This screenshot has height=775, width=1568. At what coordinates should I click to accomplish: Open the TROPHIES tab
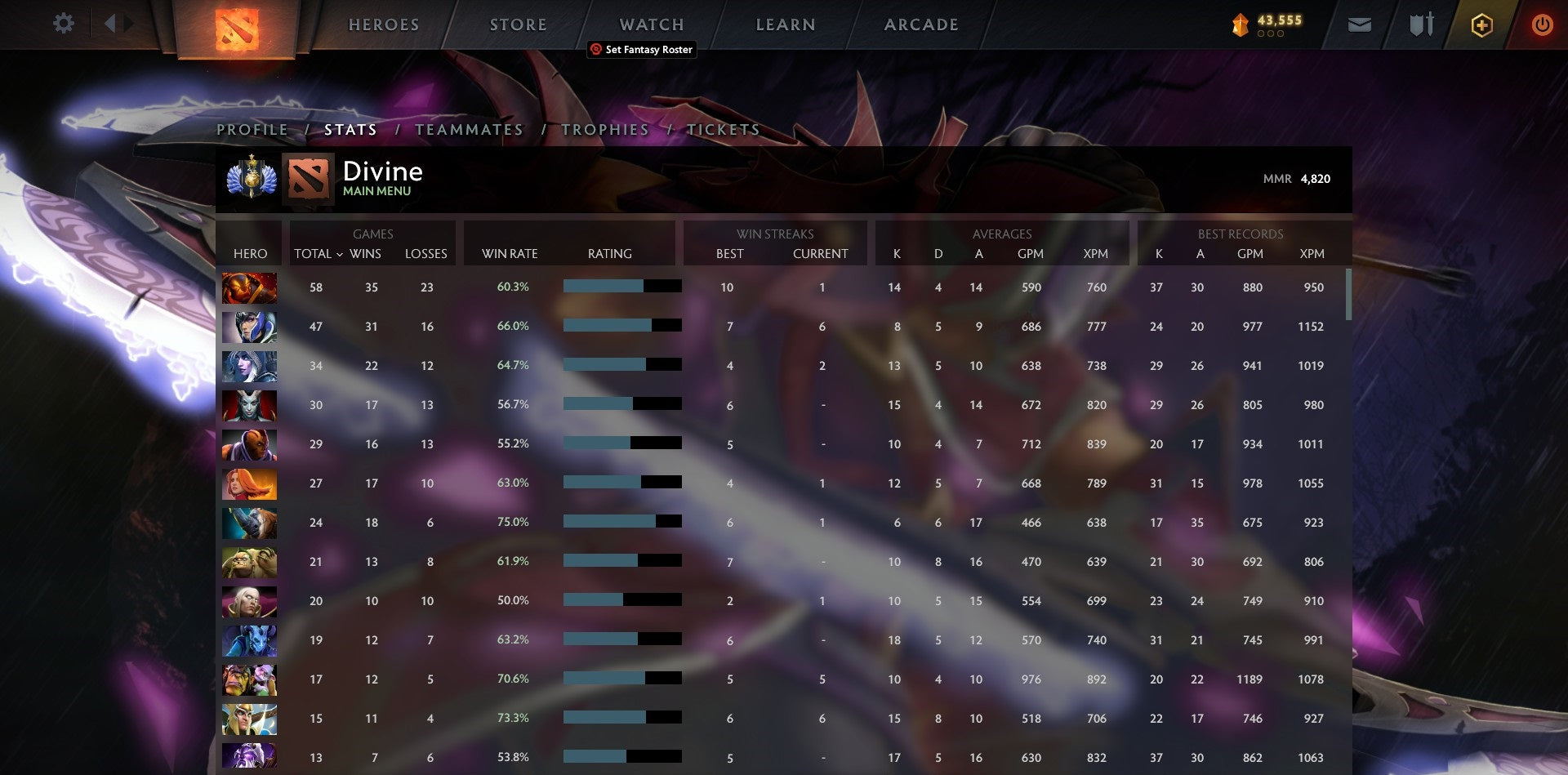tap(604, 129)
